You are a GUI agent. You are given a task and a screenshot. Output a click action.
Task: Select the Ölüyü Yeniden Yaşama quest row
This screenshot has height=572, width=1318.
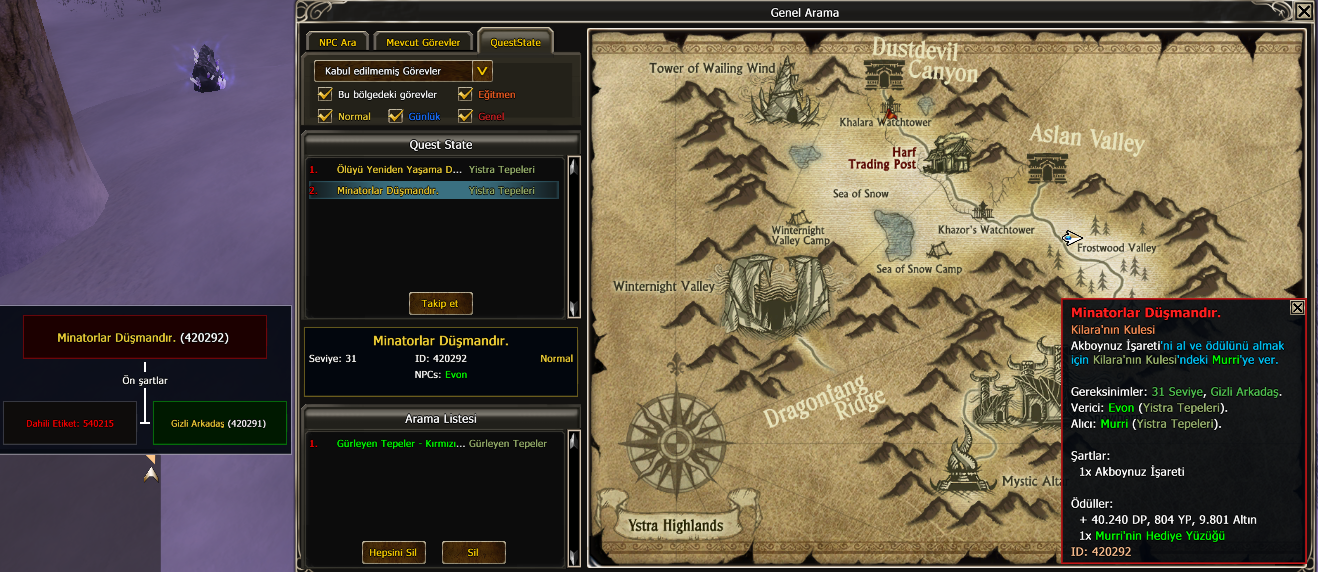[400, 170]
